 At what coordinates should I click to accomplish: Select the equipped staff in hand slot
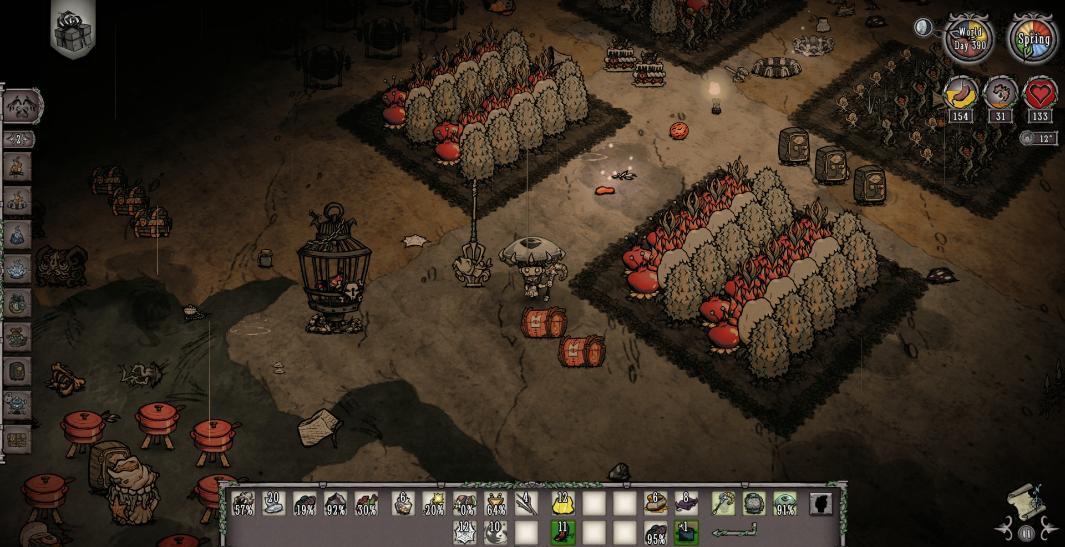coord(724,503)
